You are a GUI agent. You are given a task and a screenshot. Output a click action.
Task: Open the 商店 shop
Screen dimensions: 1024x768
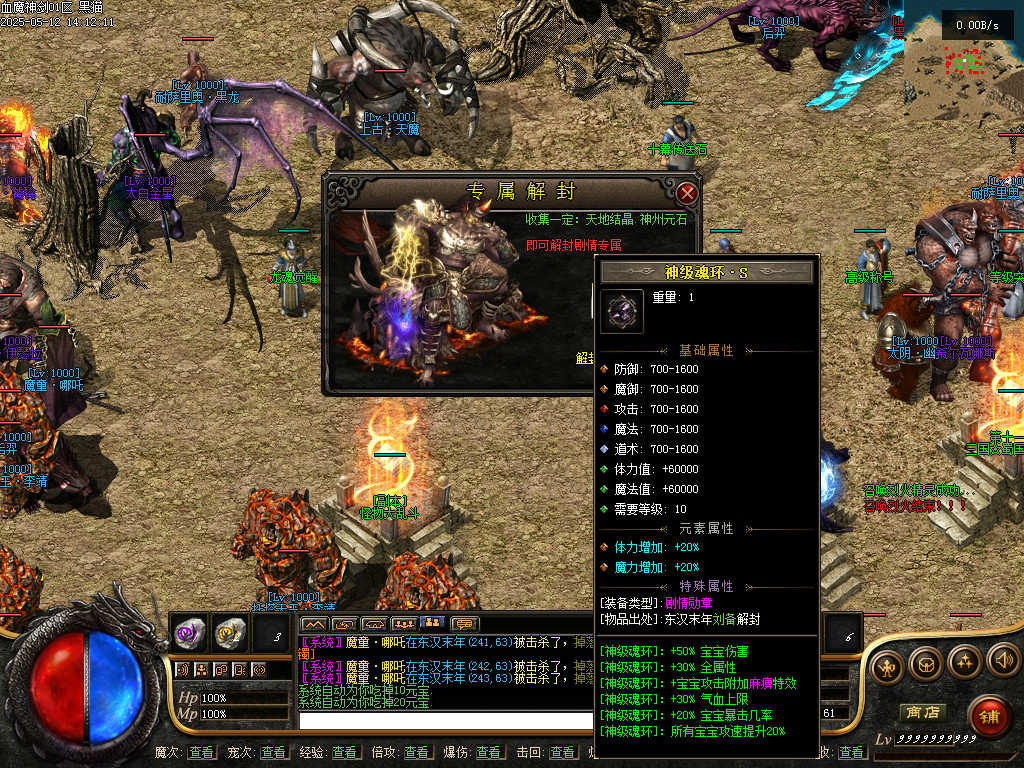(x=922, y=713)
